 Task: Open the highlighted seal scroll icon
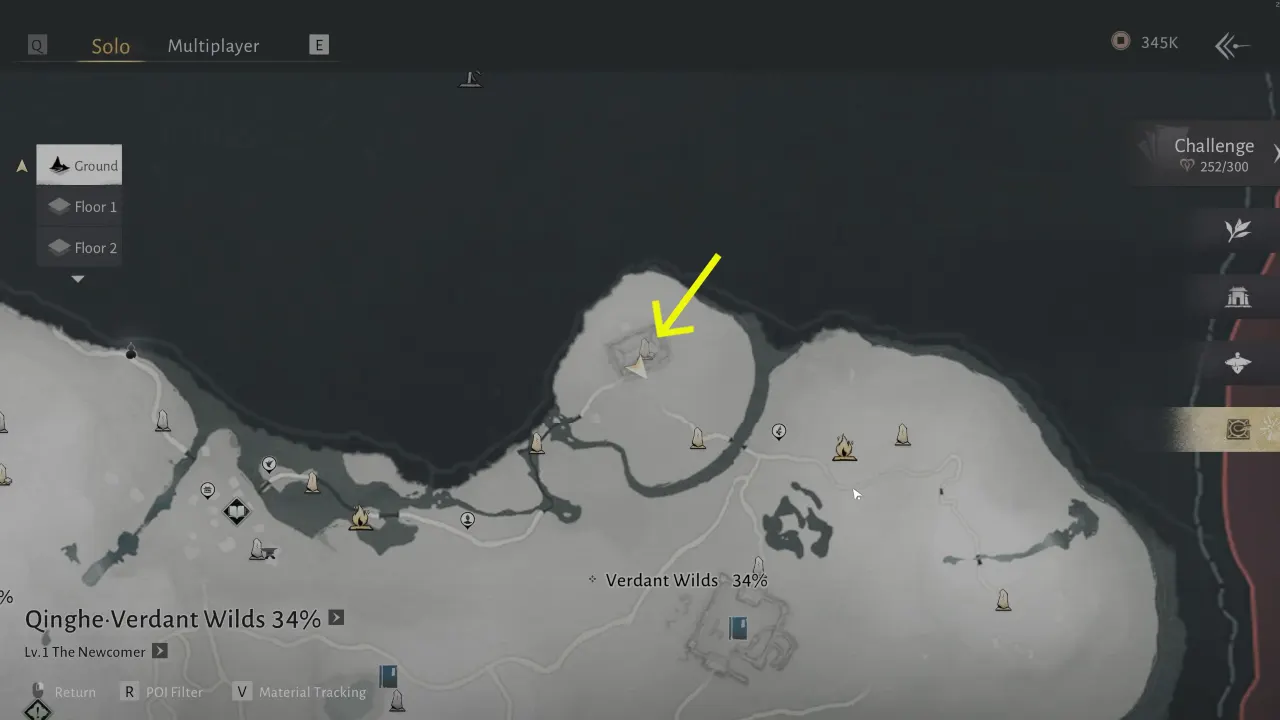[1237, 429]
